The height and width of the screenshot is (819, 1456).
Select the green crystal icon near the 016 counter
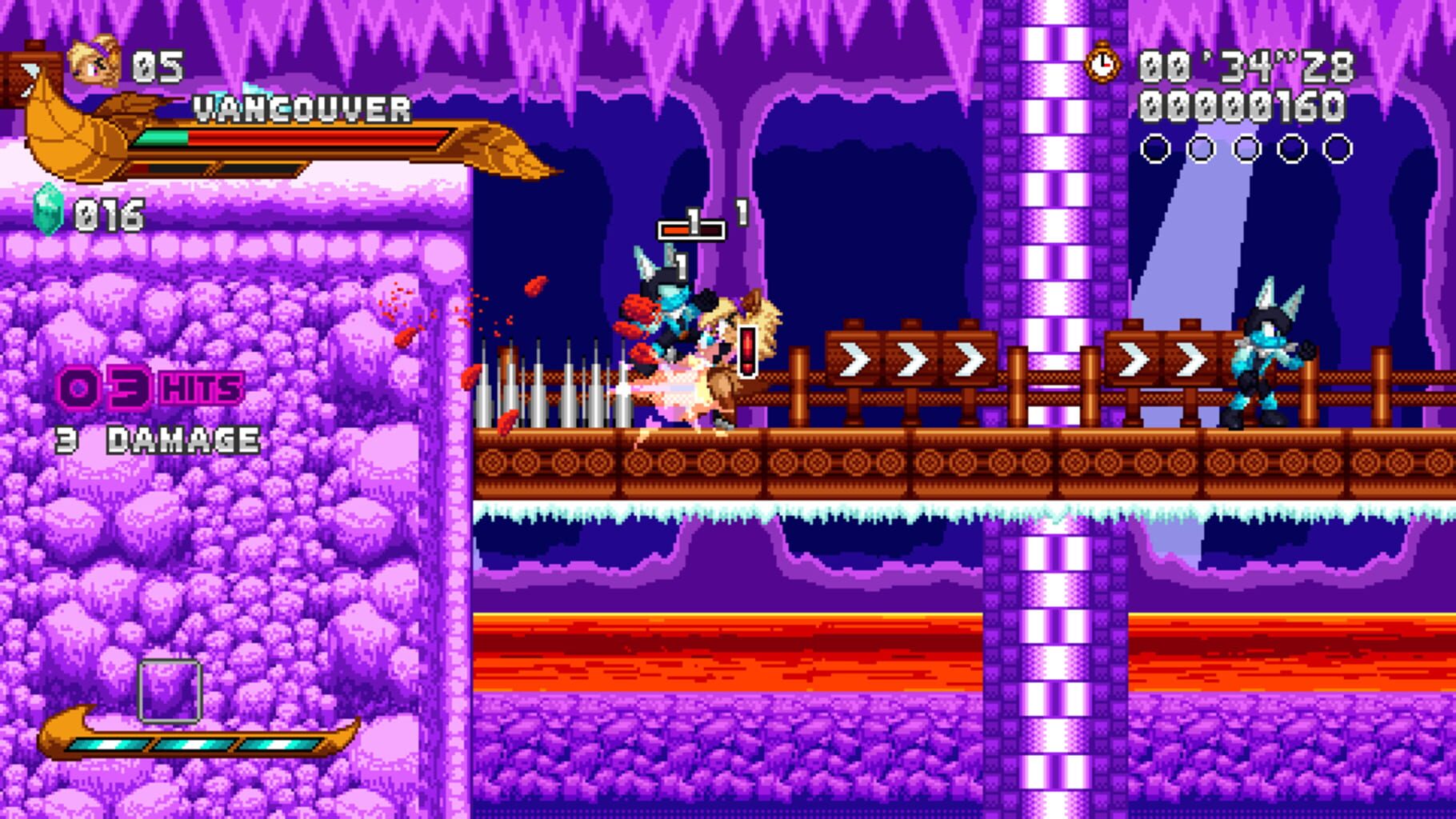(49, 211)
